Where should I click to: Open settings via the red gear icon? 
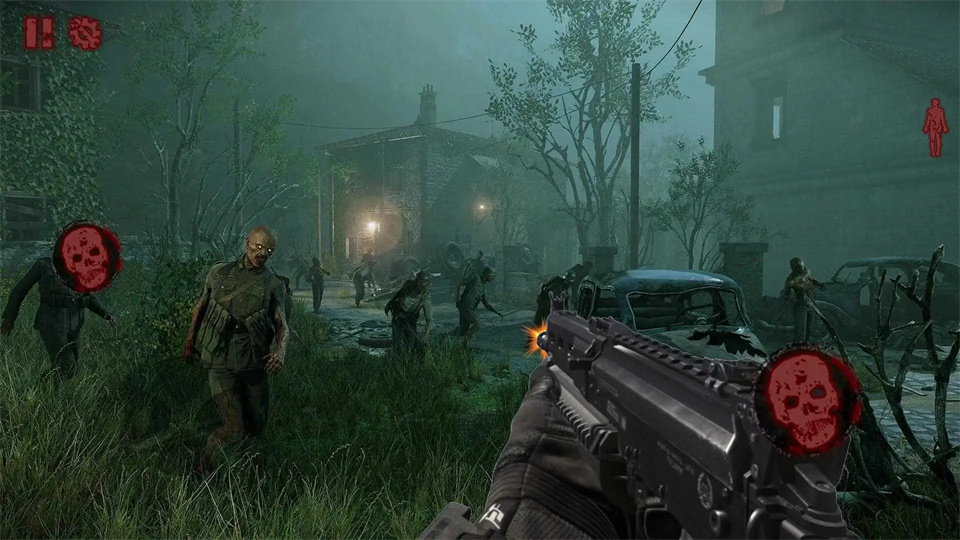85,33
